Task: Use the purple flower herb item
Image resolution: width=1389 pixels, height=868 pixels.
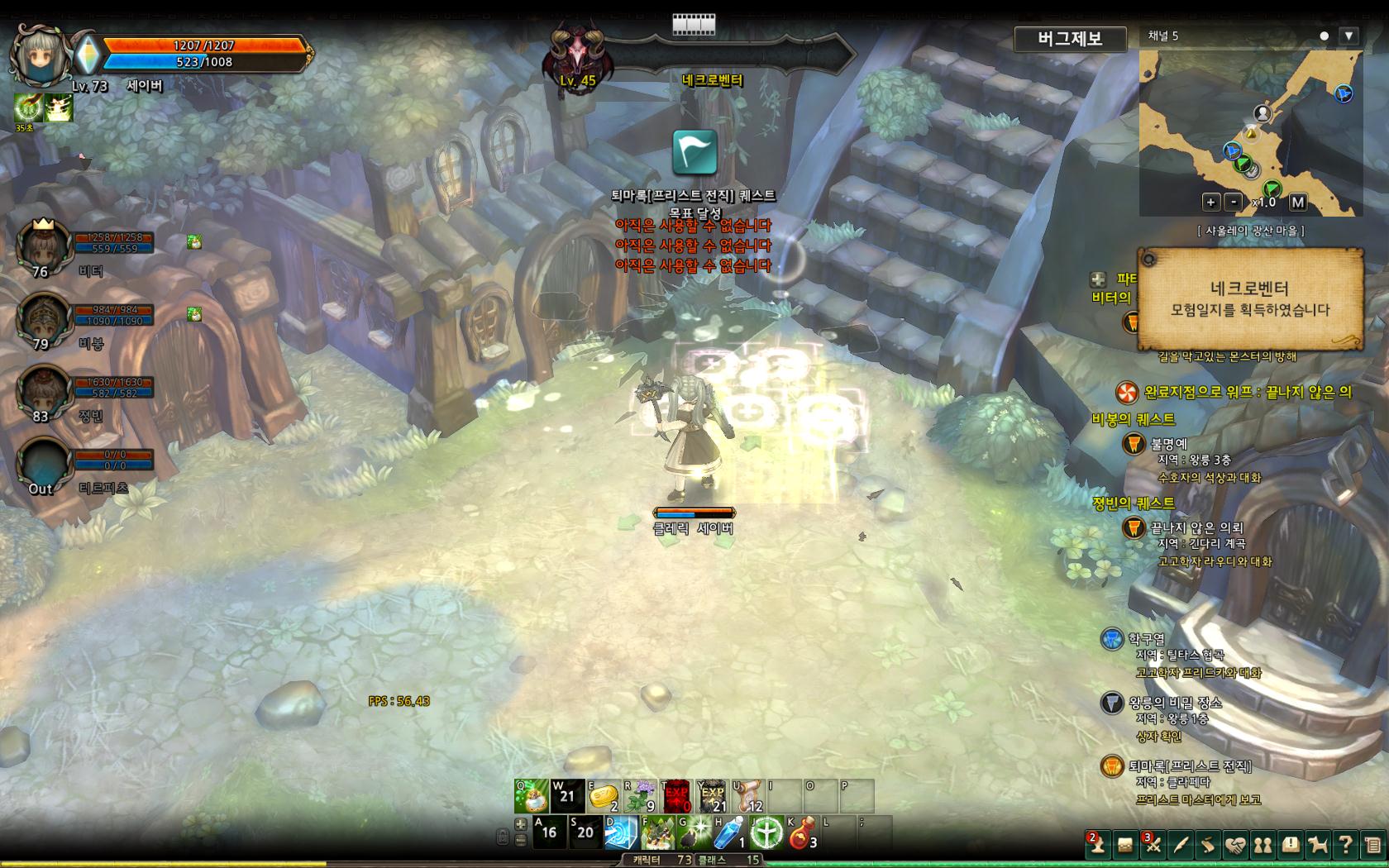Action: [640, 797]
